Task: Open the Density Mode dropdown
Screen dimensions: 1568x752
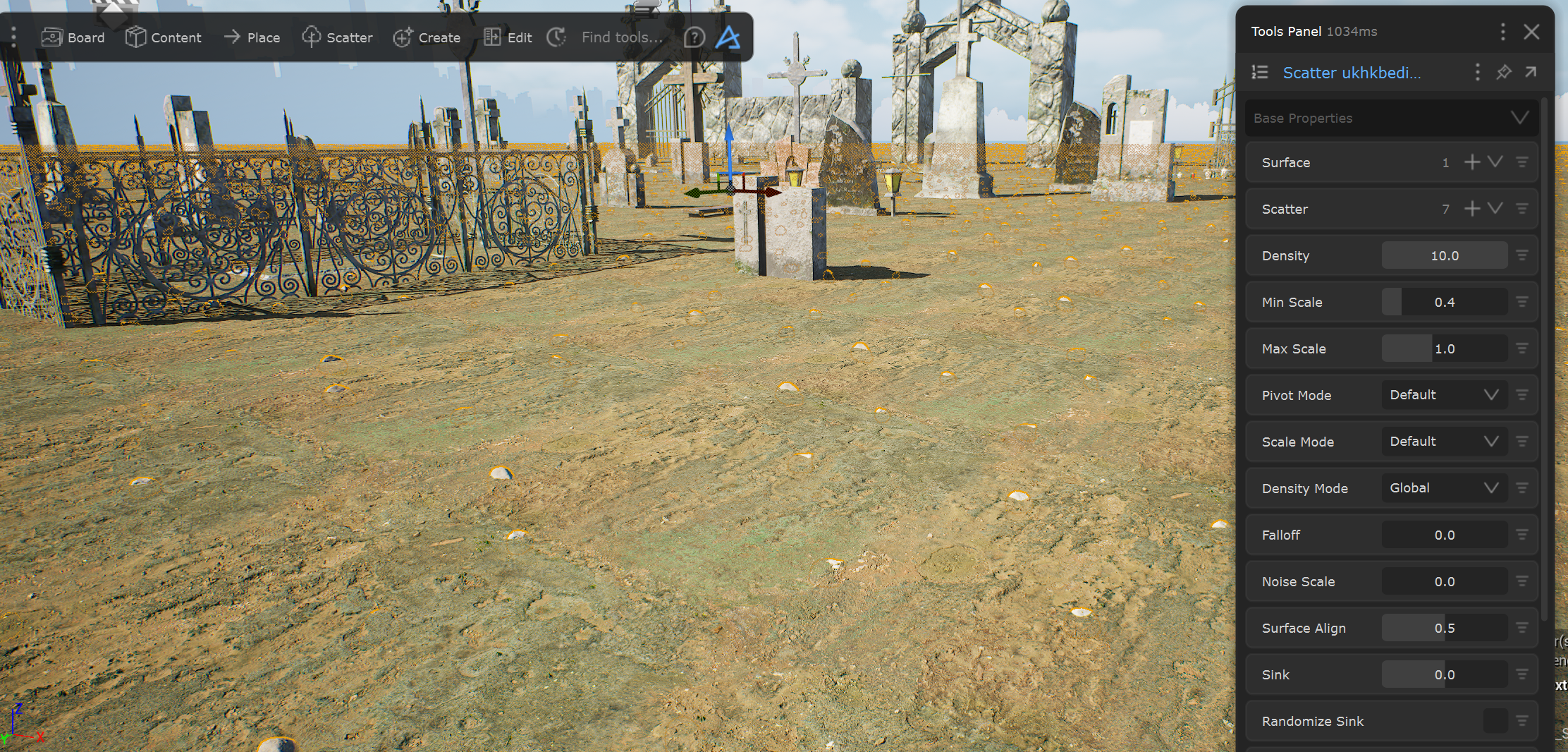Action: point(1444,488)
